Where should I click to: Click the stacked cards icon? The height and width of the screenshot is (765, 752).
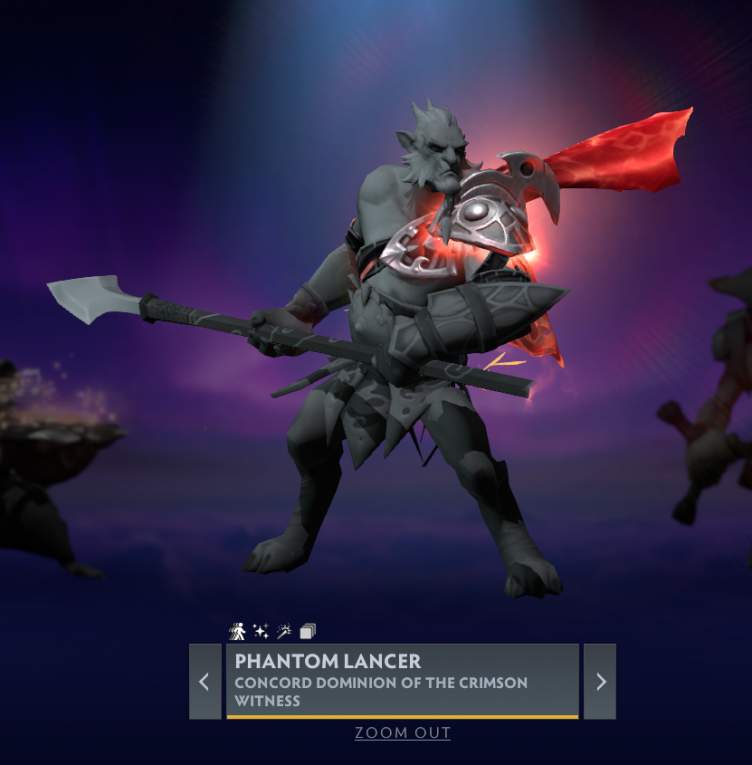pyautogui.click(x=307, y=631)
